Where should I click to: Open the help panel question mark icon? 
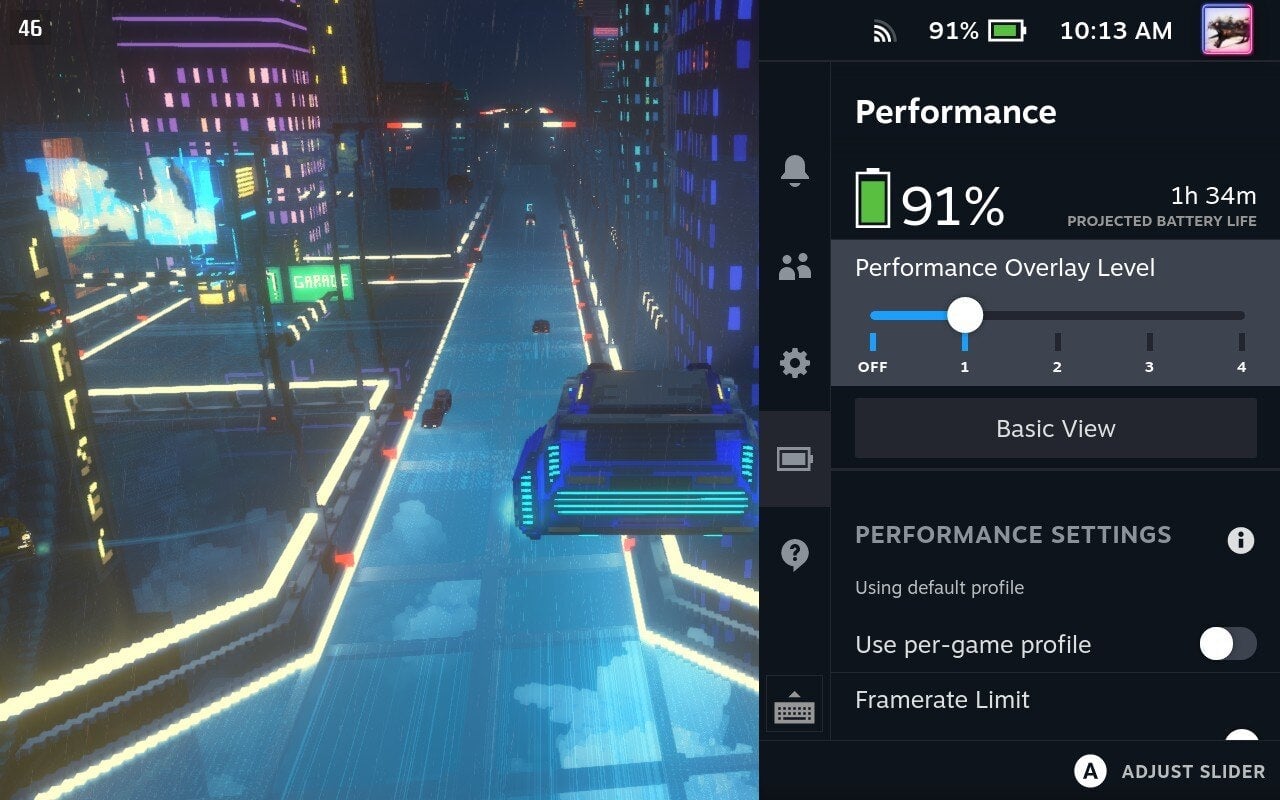tap(794, 553)
